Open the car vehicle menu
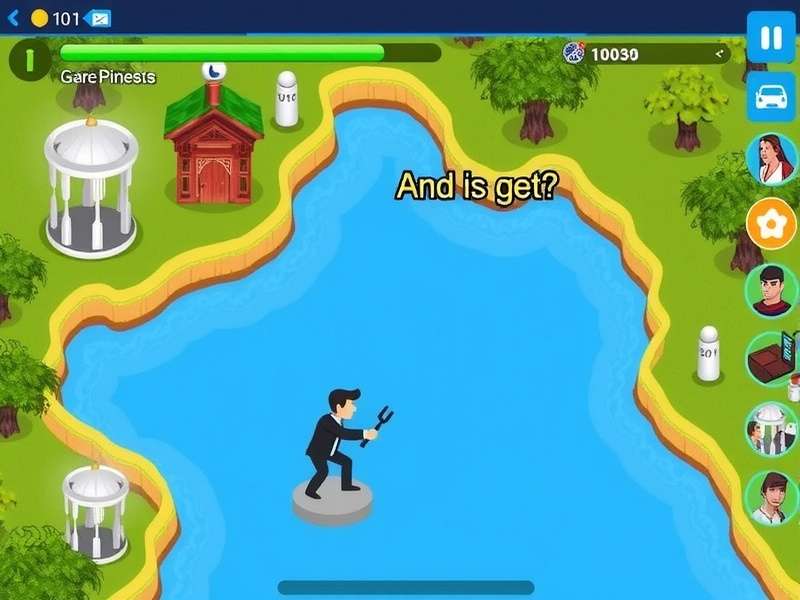 (x=771, y=97)
